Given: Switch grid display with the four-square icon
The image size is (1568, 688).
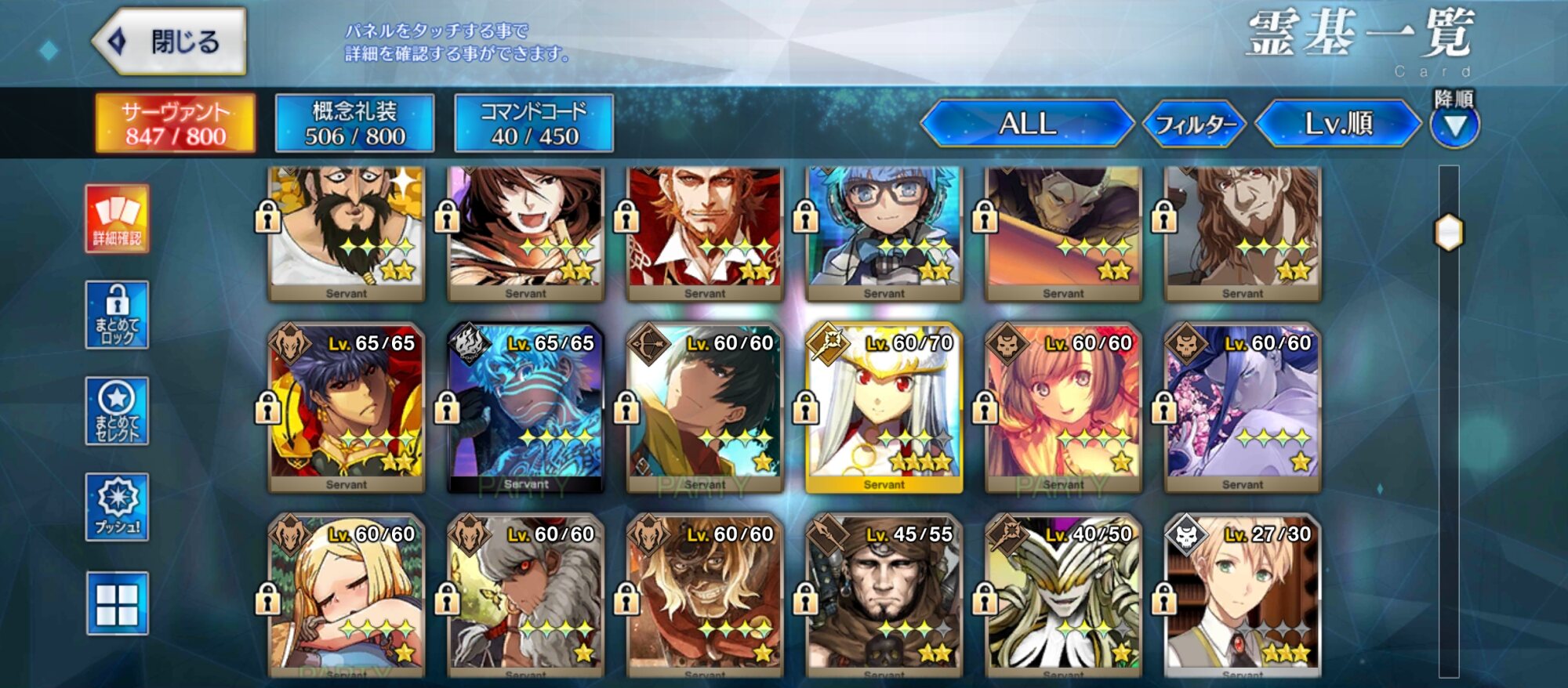Looking at the screenshot, I should point(117,603).
